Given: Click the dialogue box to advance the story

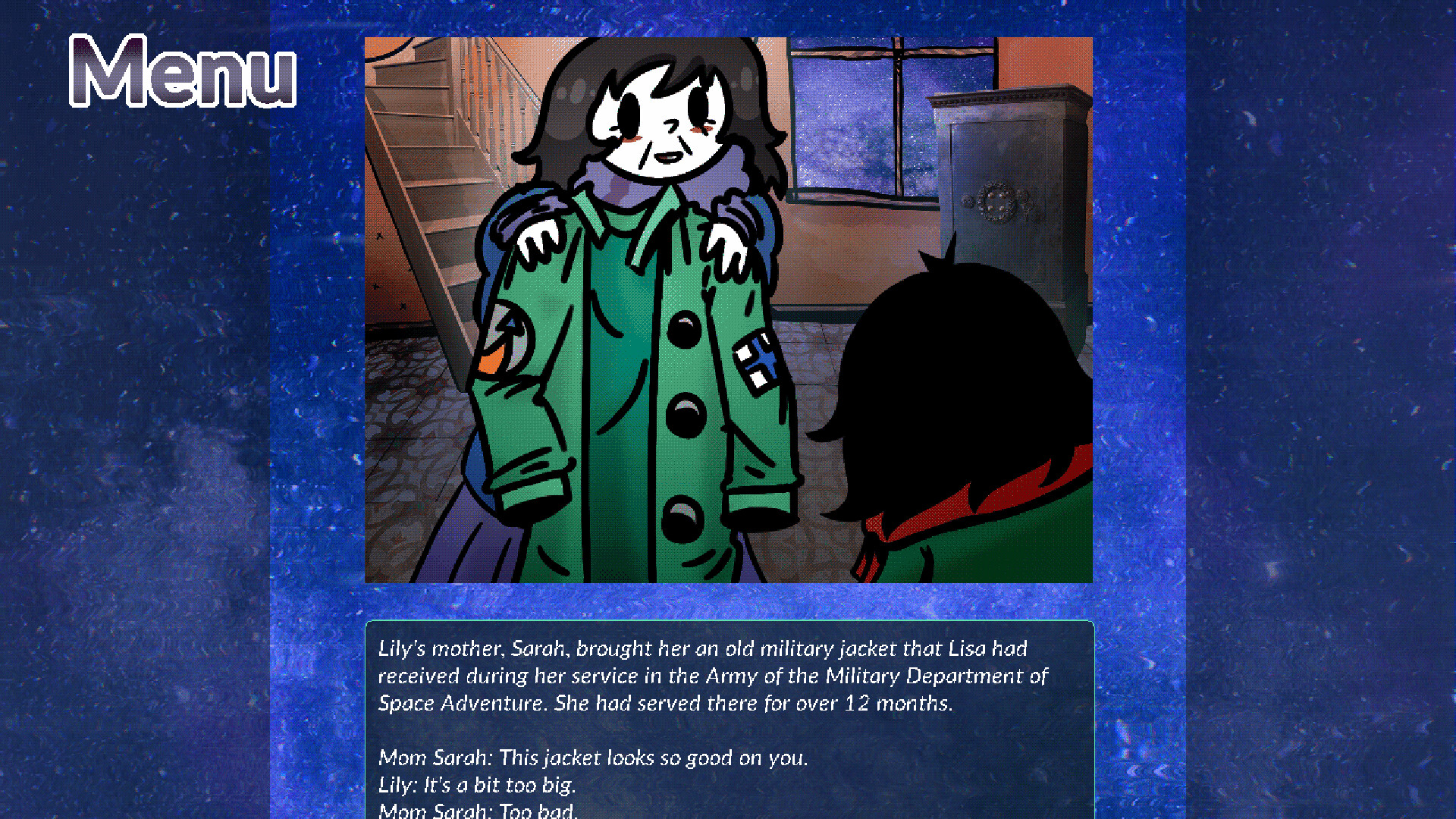Looking at the screenshot, I should [728, 720].
